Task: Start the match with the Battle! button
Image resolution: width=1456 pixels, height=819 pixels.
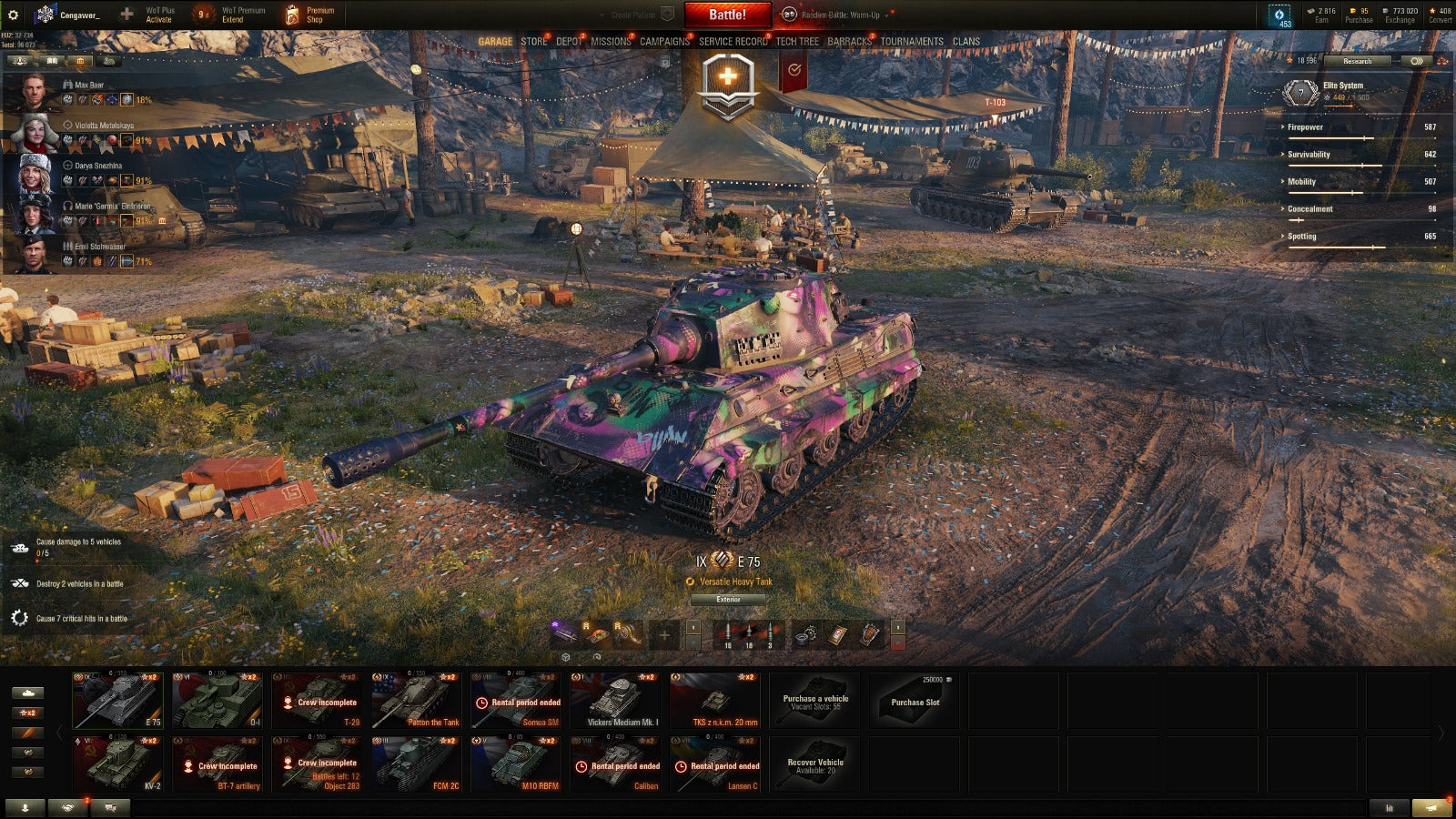Action: (x=727, y=15)
